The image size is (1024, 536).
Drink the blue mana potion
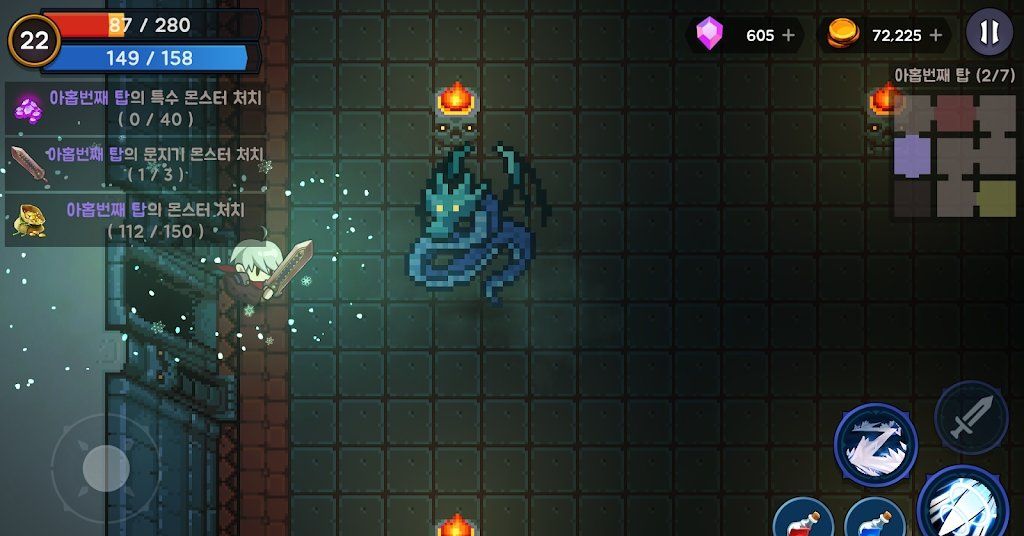click(874, 520)
